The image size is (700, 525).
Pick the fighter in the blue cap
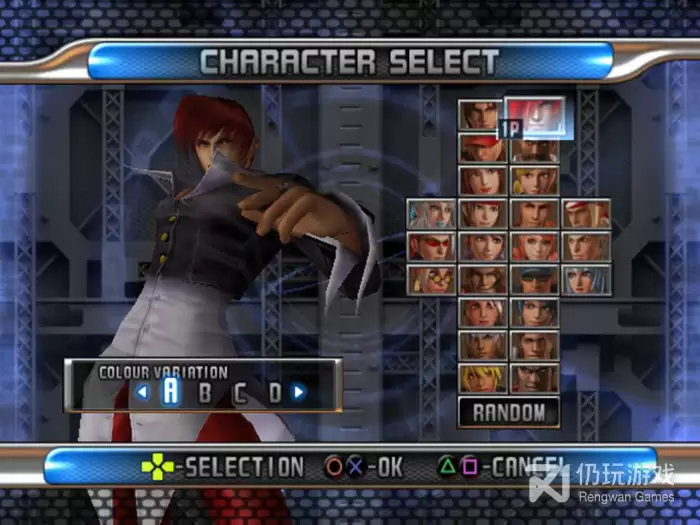pos(534,279)
